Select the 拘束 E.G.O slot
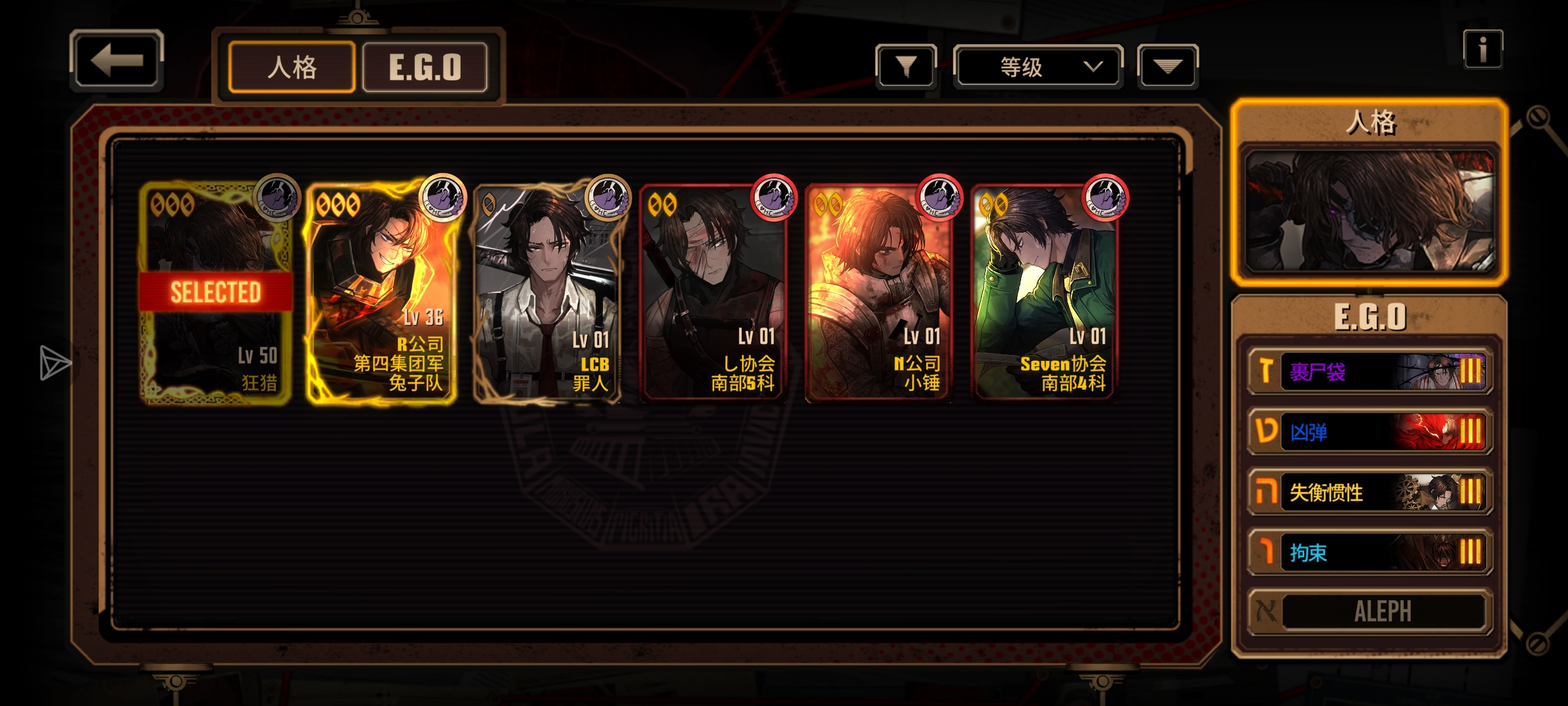 [1370, 552]
